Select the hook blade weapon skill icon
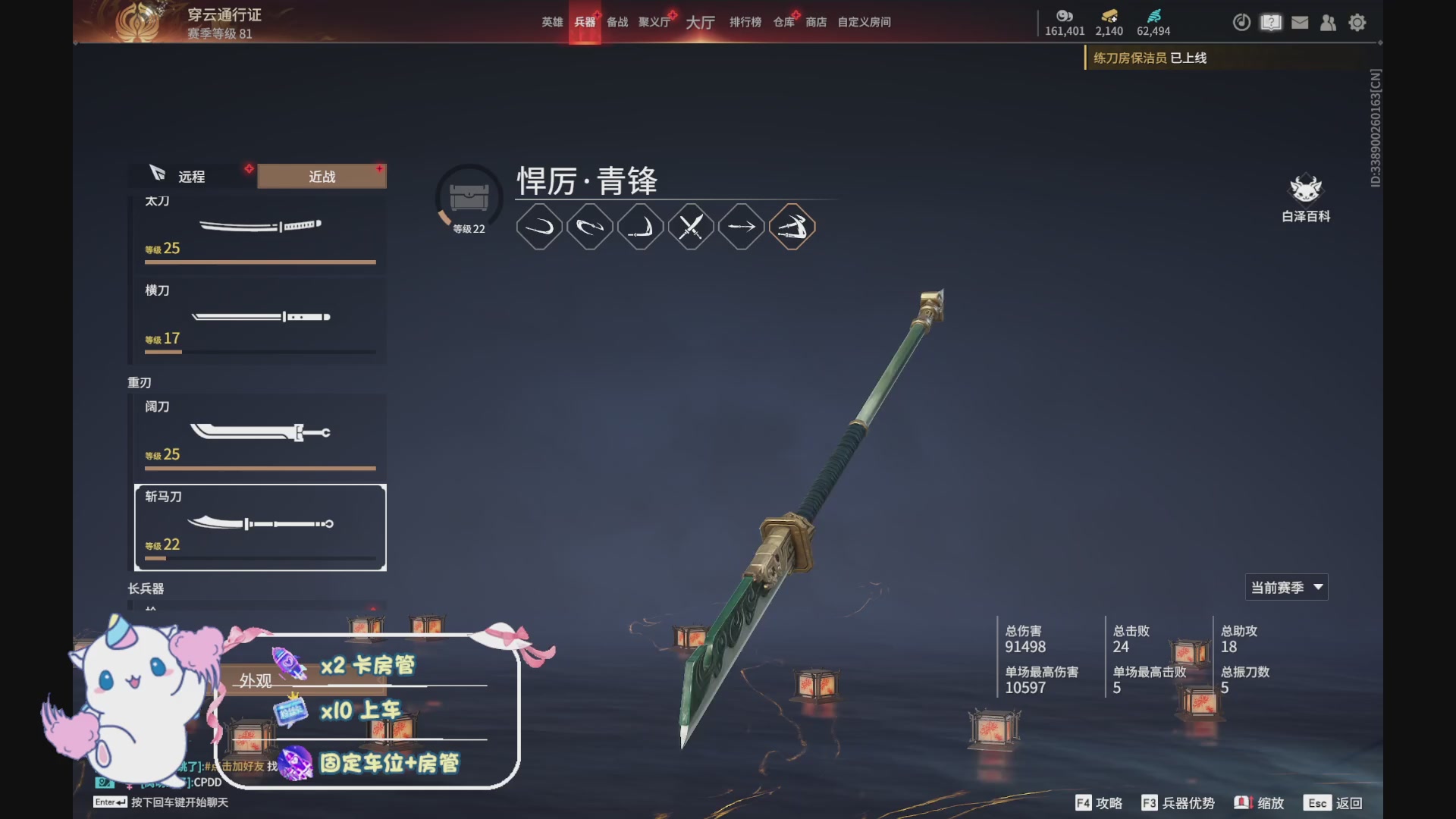This screenshot has height=819, width=1456. 641,226
